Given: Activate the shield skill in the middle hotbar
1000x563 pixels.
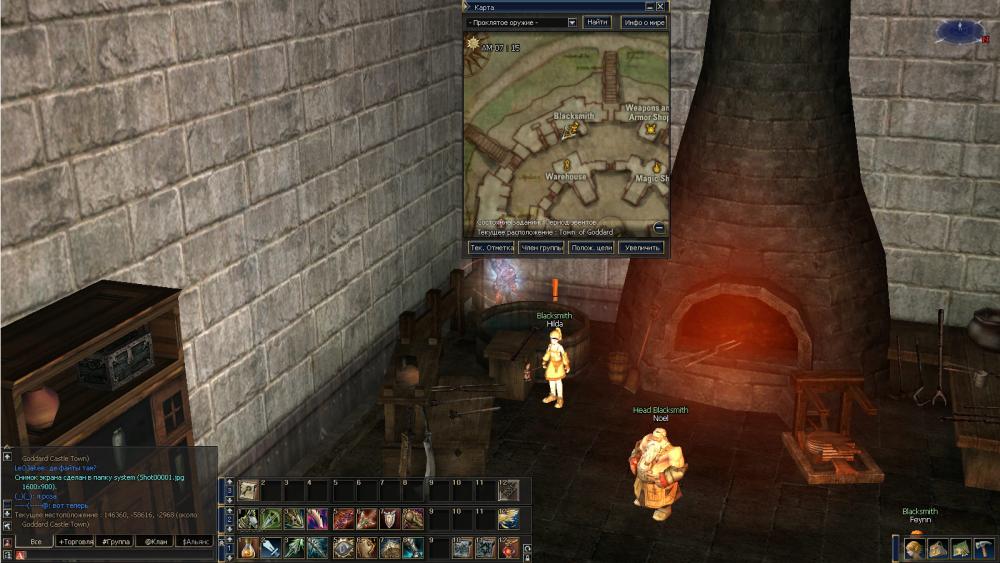Looking at the screenshot, I should pyautogui.click(x=389, y=518).
